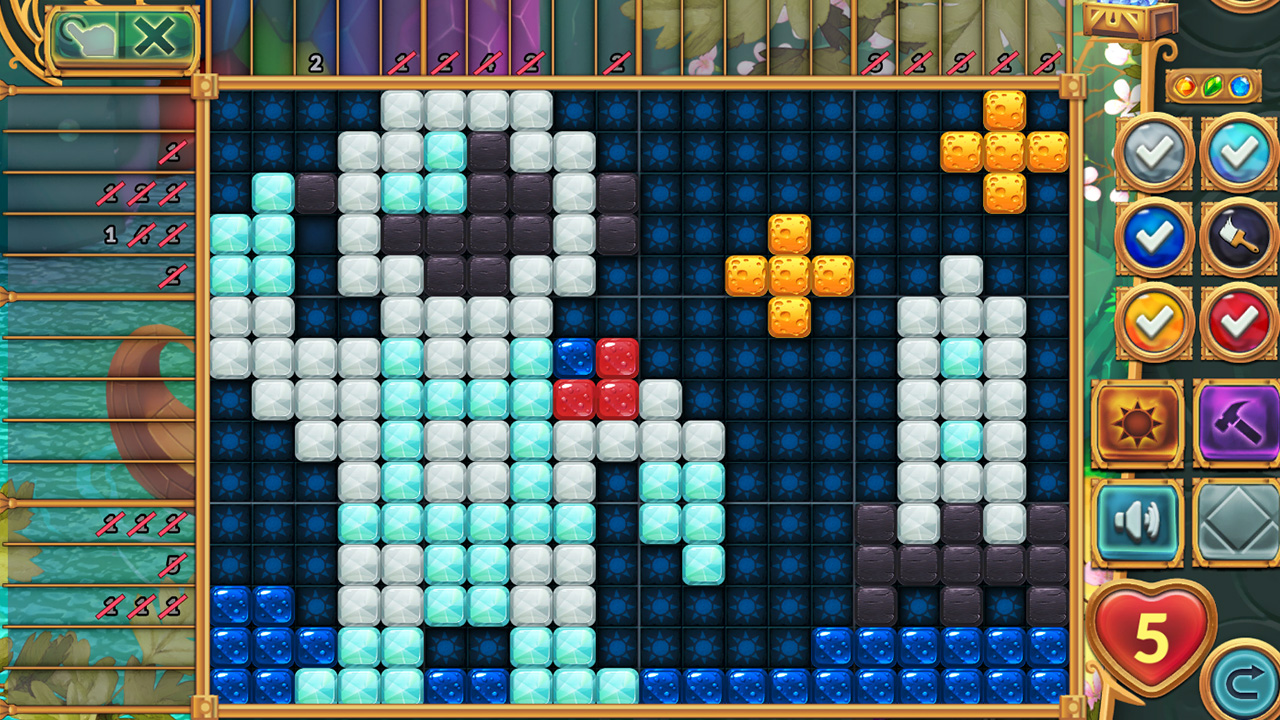This screenshot has height=720, width=1280.
Task: Select the paintbrush power-up
Action: 1240,239
